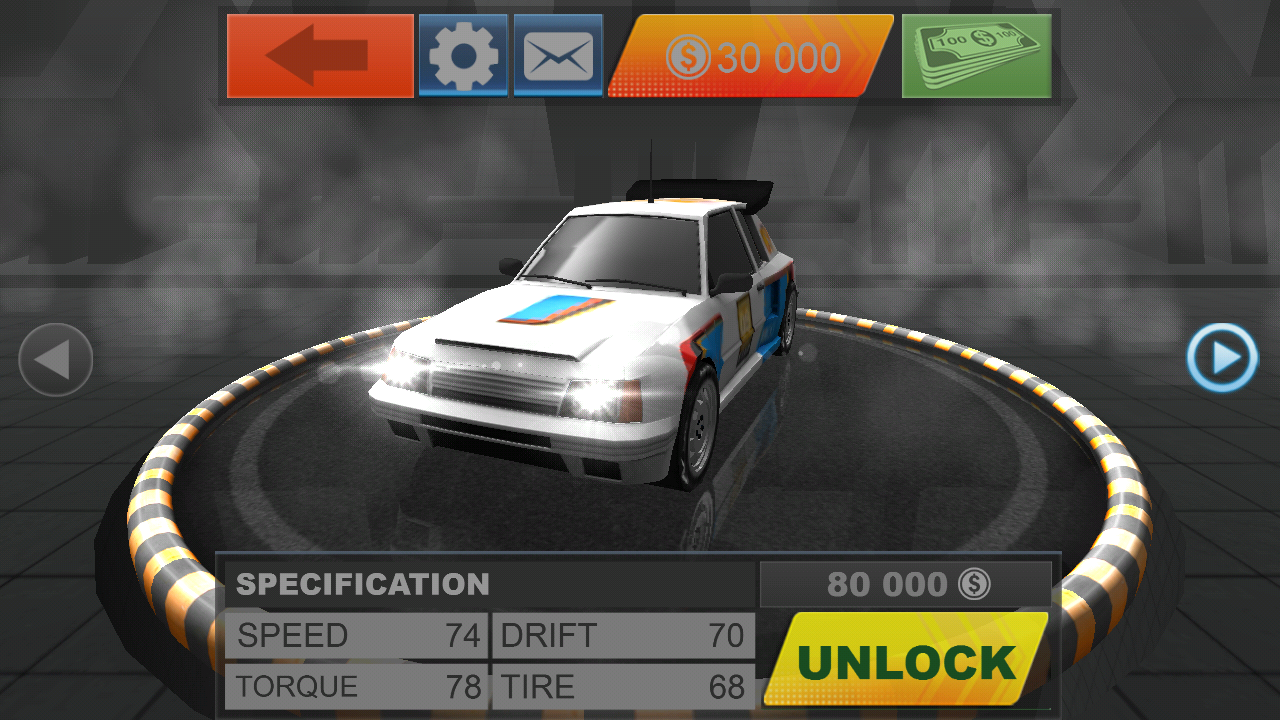The height and width of the screenshot is (720, 1280).
Task: Select the TIRE stat row showing 68
Action: pyautogui.click(x=622, y=687)
